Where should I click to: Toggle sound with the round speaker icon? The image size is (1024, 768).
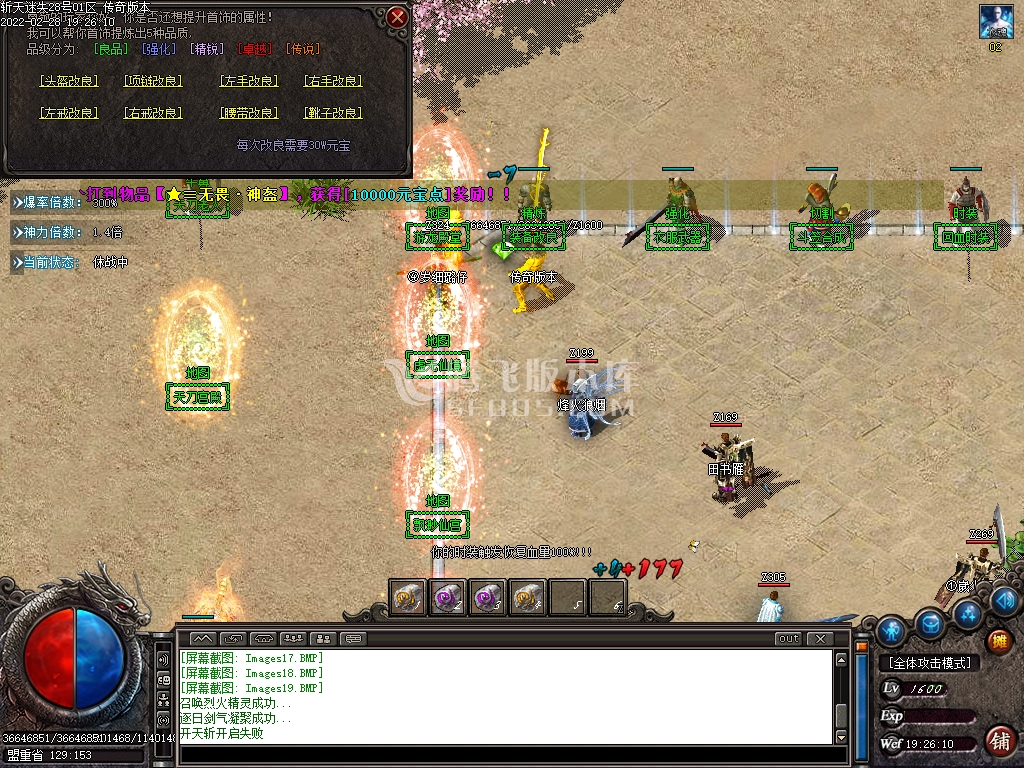(x=1005, y=601)
